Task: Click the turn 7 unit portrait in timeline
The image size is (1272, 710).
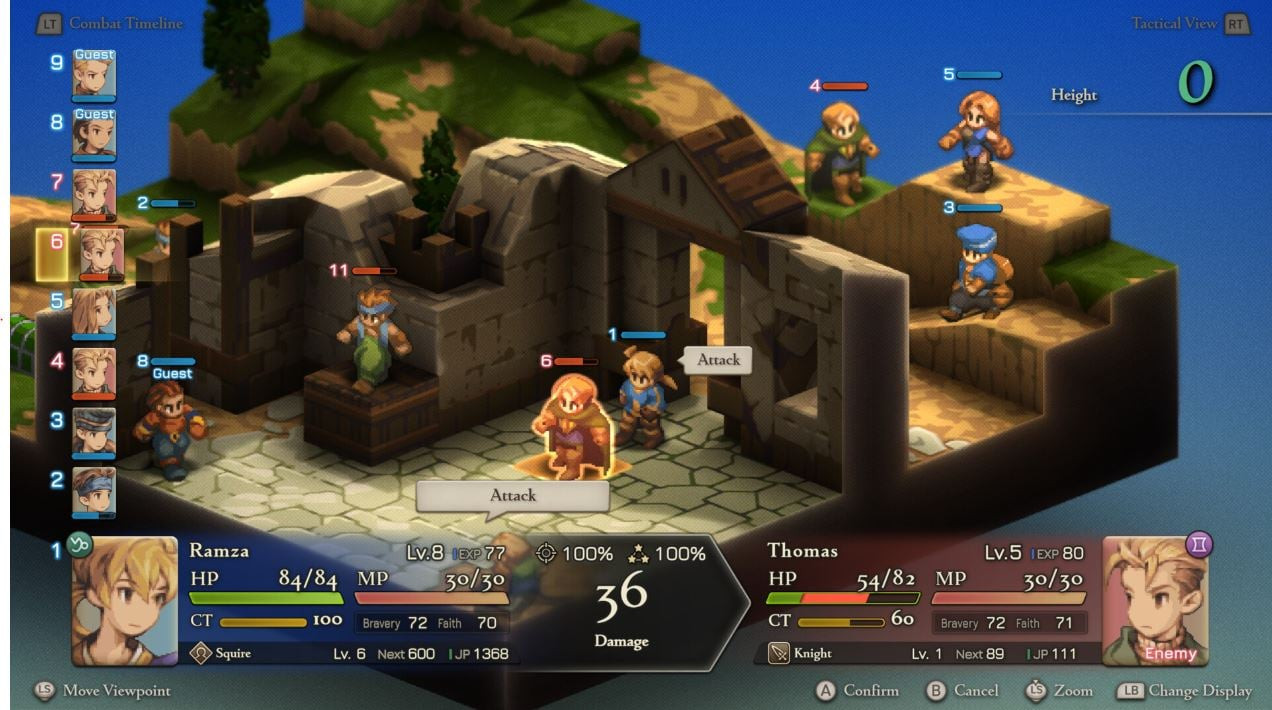Action: [94, 194]
